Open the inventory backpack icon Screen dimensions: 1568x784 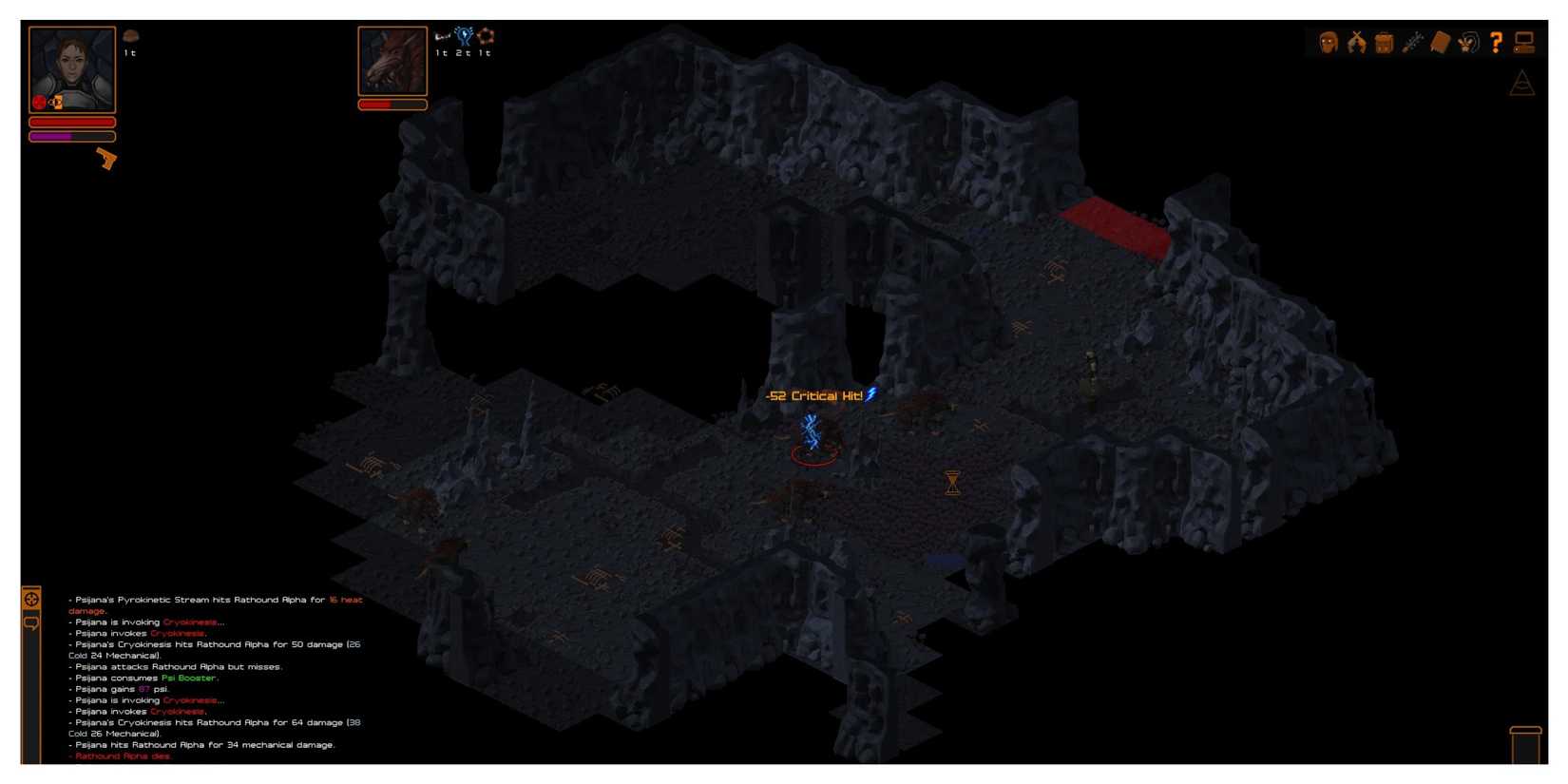click(x=1384, y=42)
